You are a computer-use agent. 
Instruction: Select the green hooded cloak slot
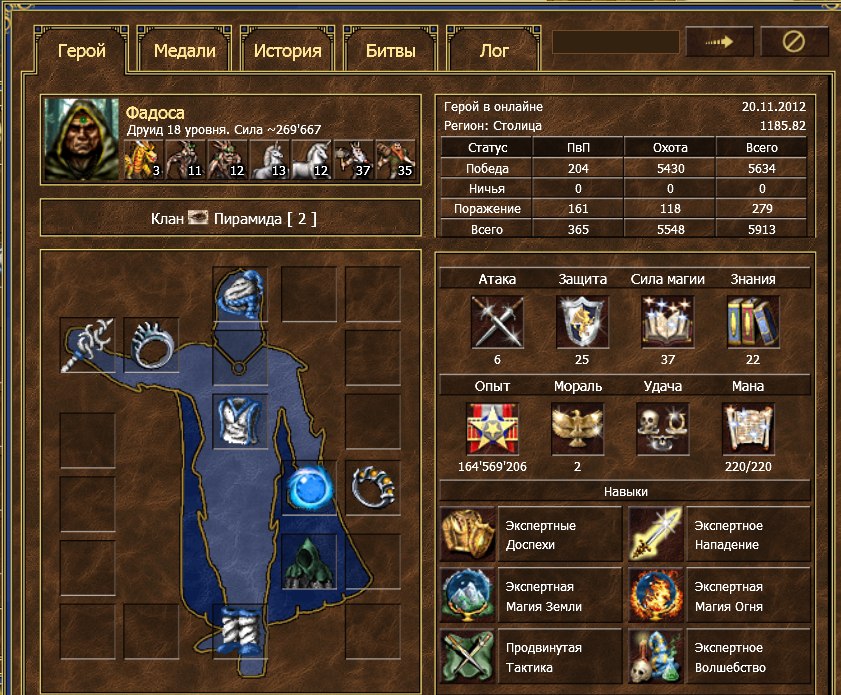(x=307, y=562)
